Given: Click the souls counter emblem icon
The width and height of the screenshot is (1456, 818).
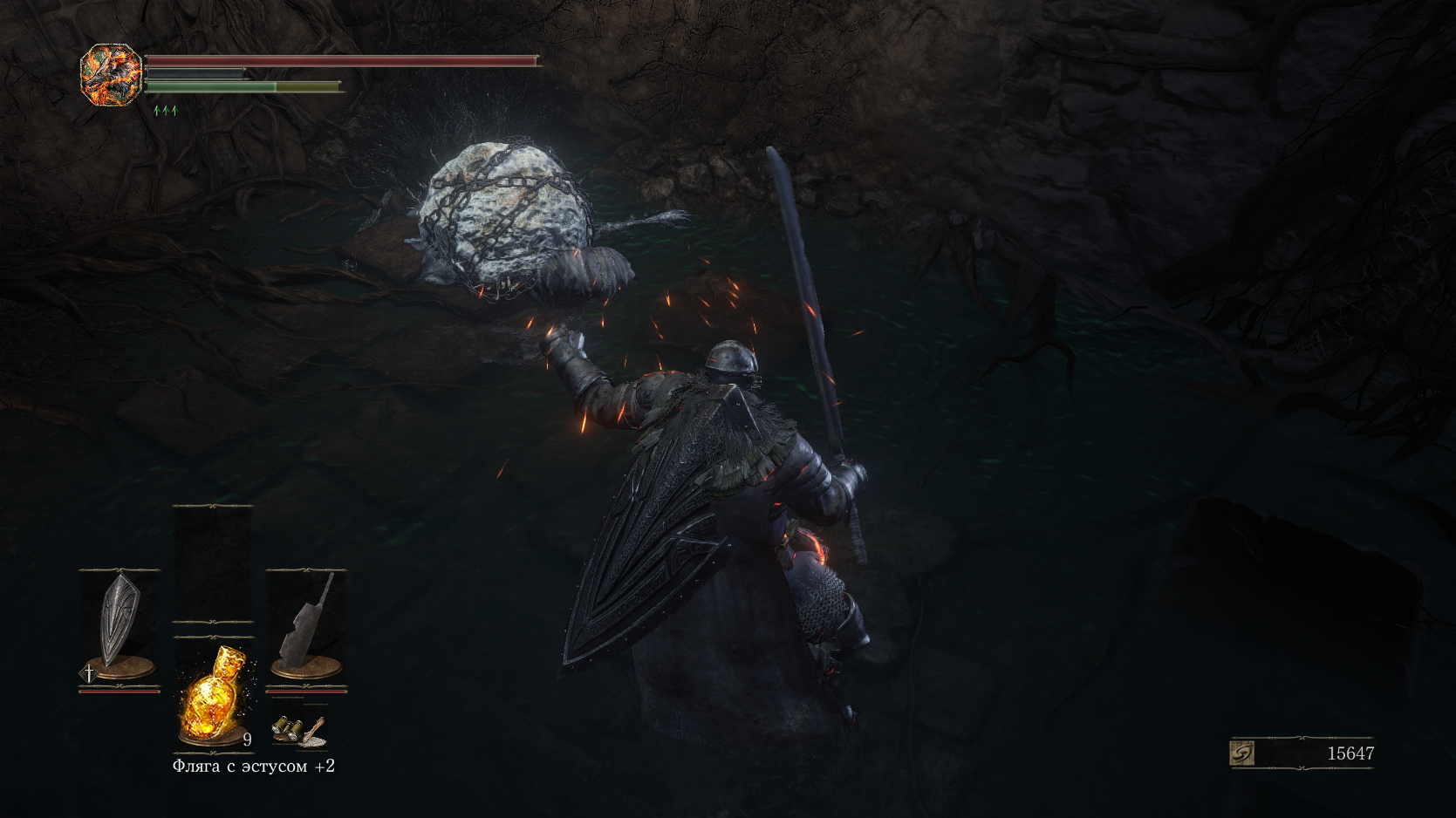Looking at the screenshot, I should pos(1241,753).
